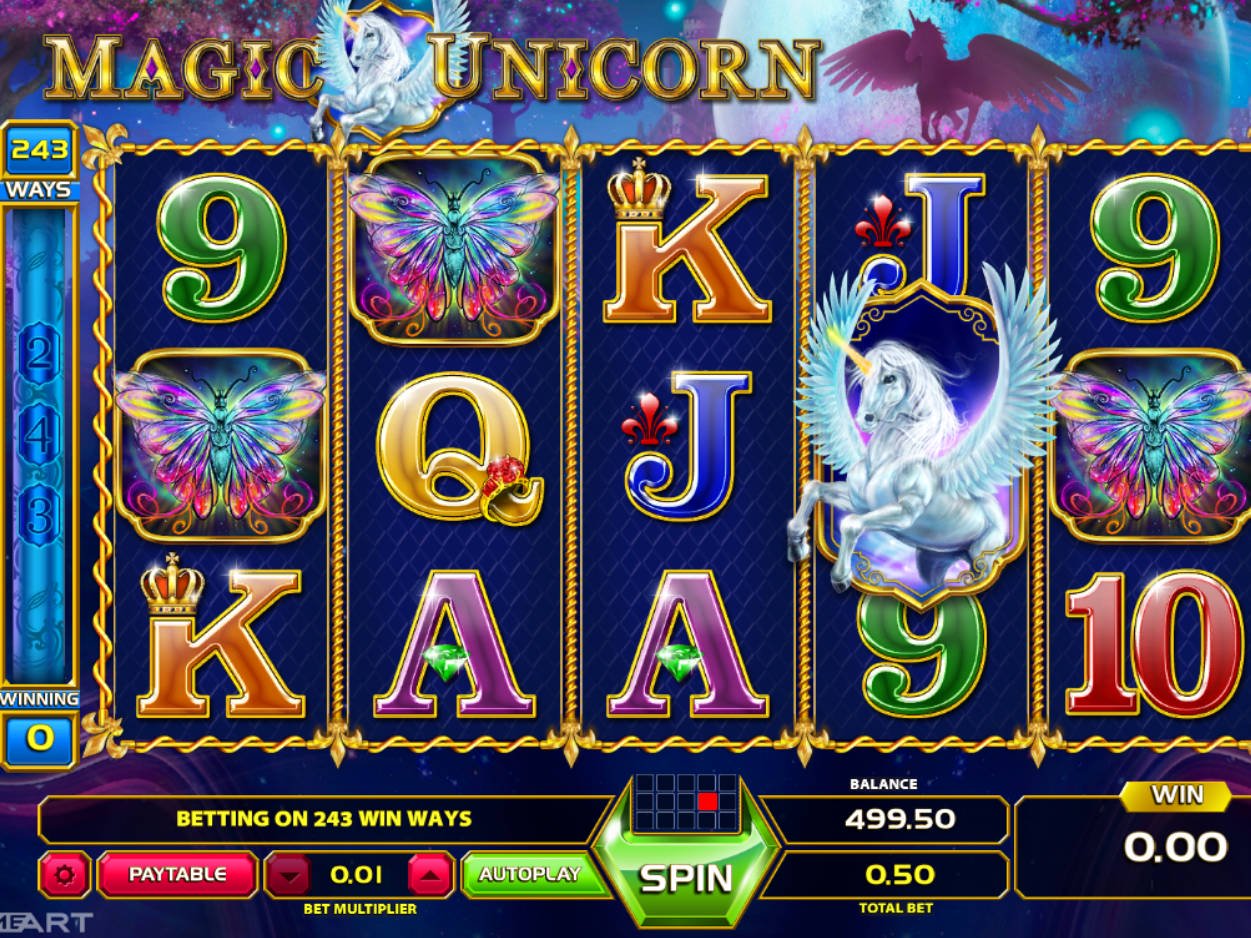Open settings via the red gear icon
Screen dimensions: 1251x938
(65, 875)
